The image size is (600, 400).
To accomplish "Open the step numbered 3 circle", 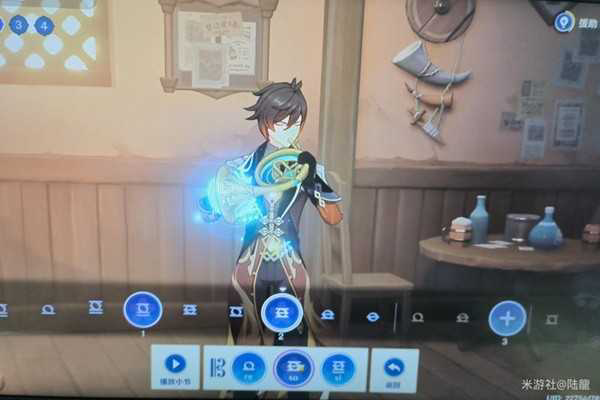I will [18, 24].
